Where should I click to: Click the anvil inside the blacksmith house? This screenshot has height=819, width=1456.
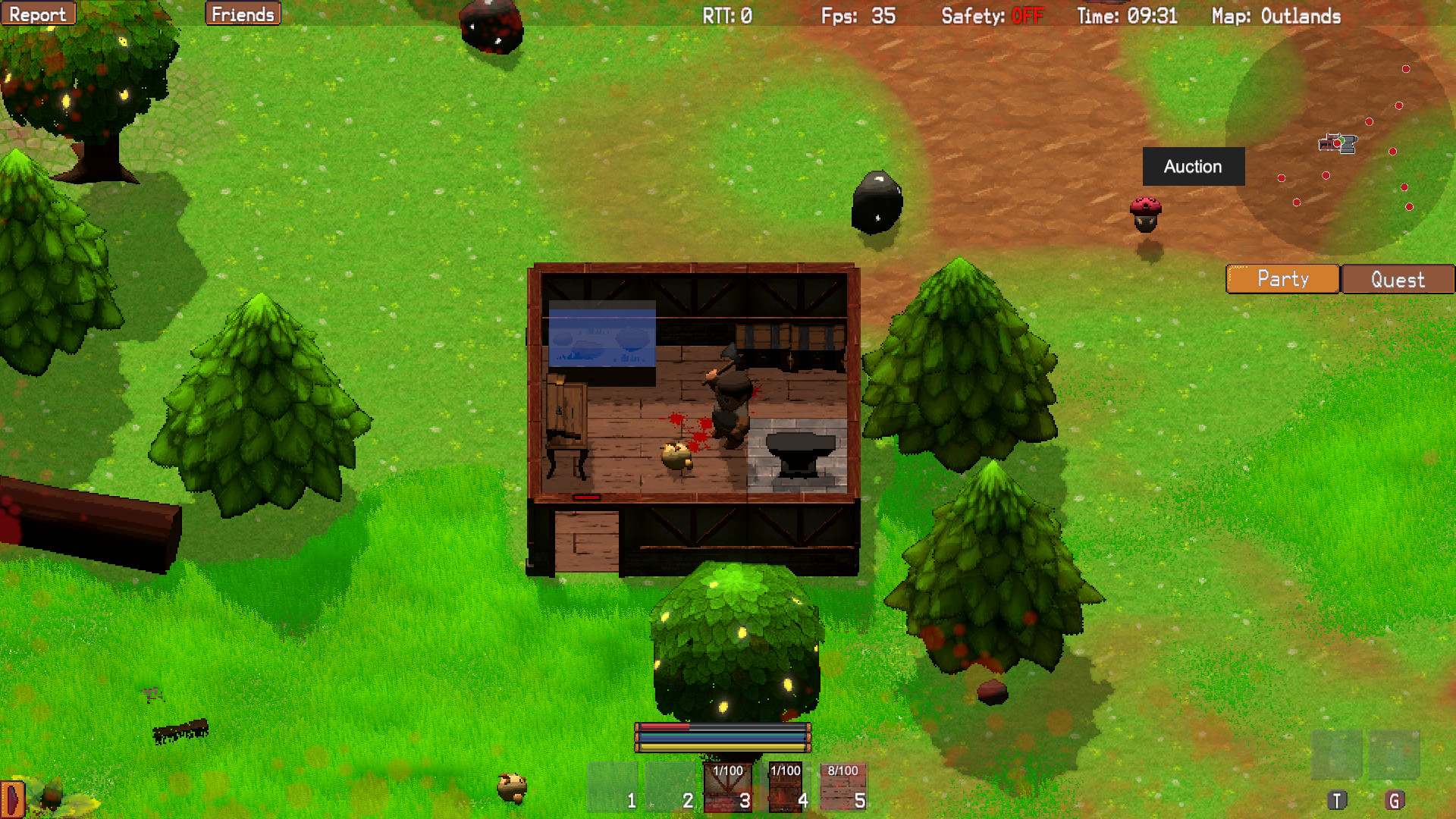point(802,455)
